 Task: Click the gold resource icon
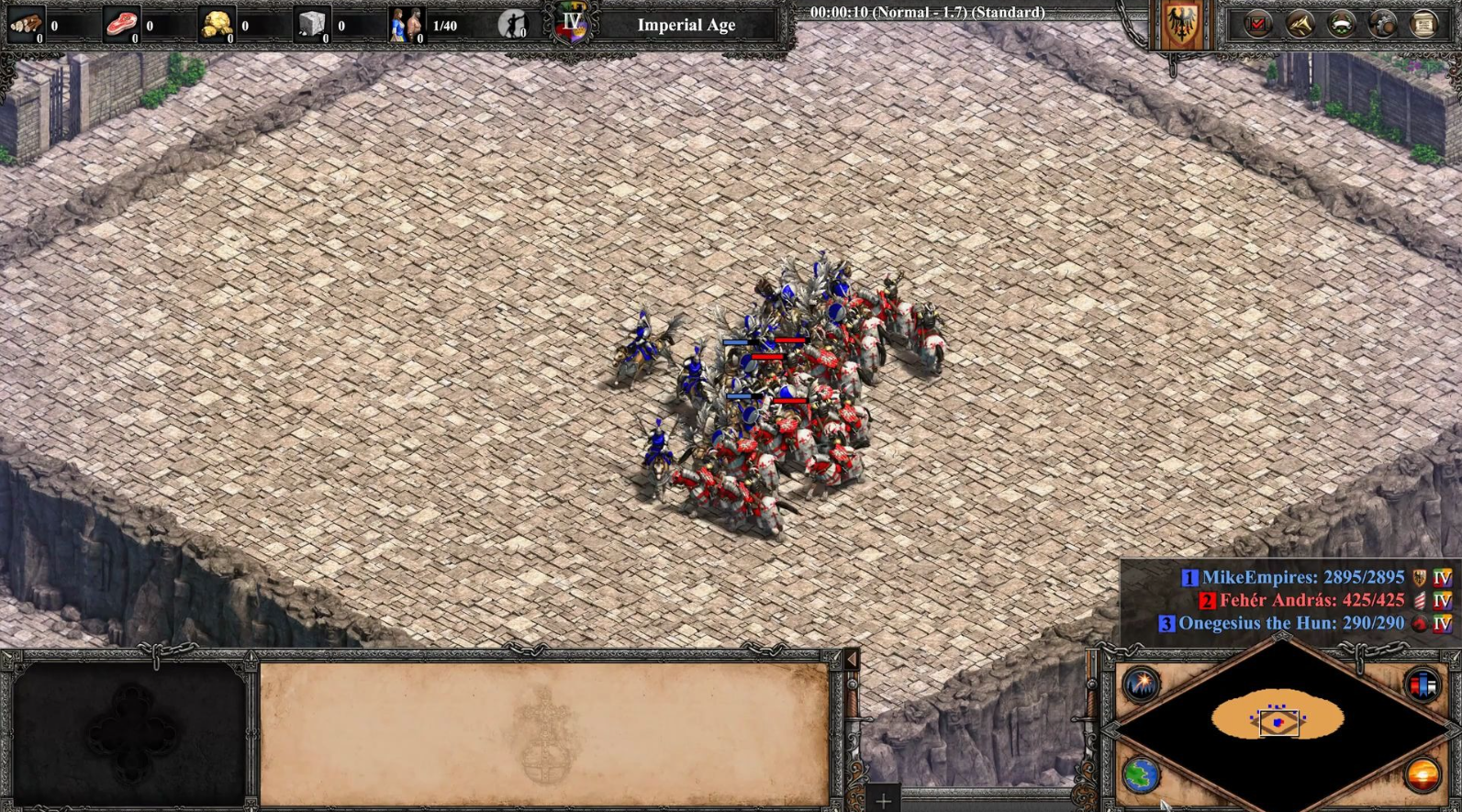[217, 24]
